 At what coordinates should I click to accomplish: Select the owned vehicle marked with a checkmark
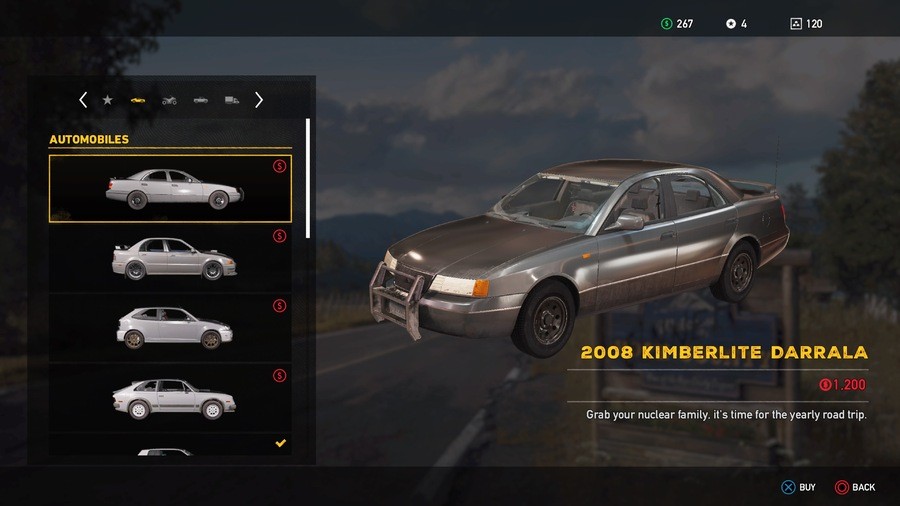pos(170,448)
